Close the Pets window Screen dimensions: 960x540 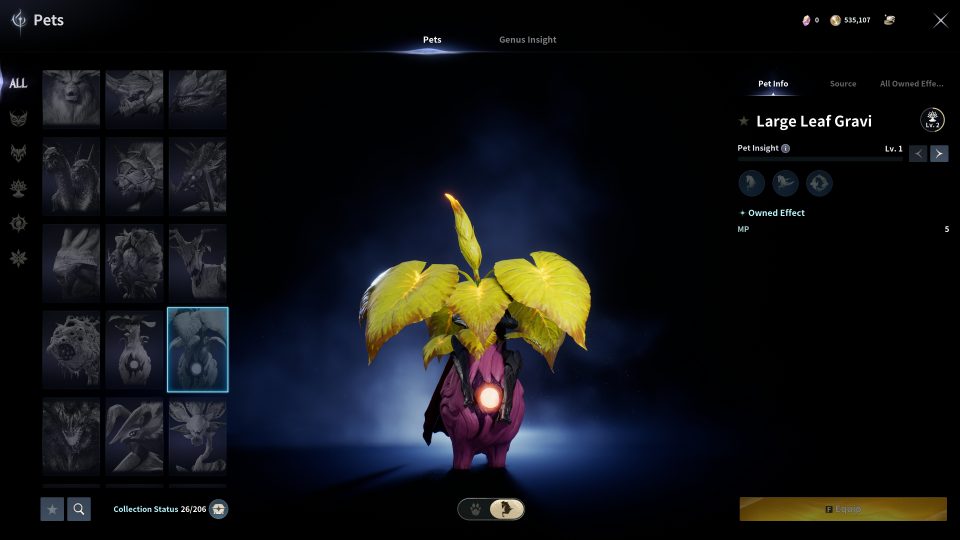(x=940, y=20)
